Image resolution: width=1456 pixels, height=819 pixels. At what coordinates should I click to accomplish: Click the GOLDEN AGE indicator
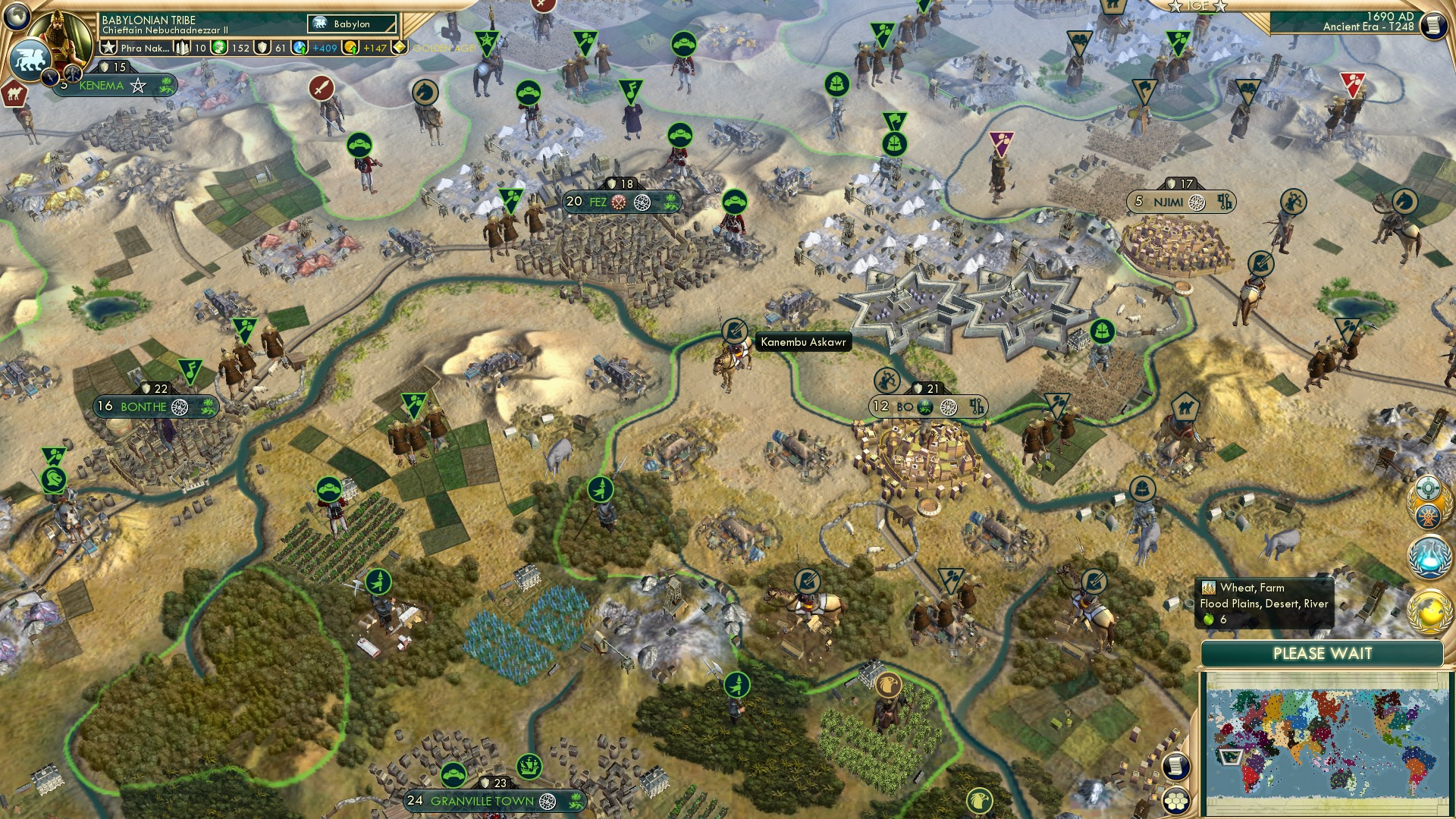tap(444, 49)
